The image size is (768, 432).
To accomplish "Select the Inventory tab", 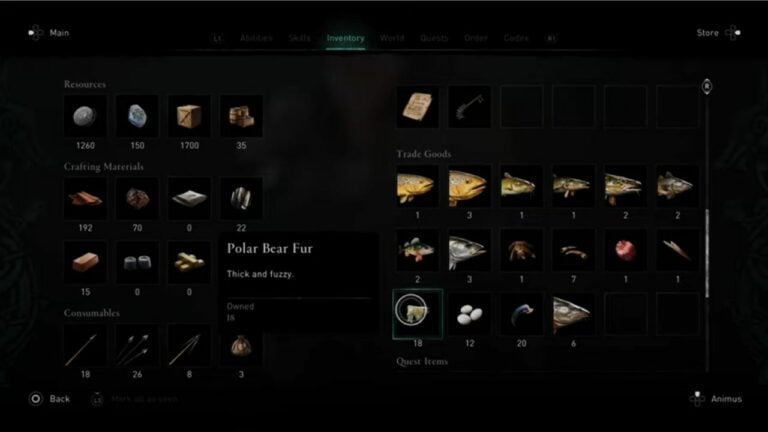I will click(346, 38).
